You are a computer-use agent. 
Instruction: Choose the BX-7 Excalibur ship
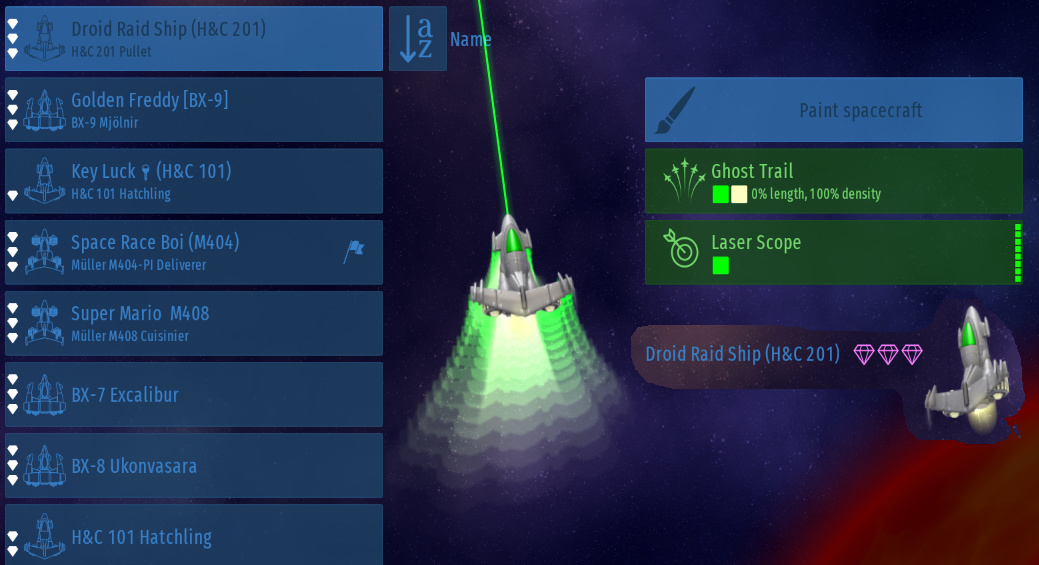pyautogui.click(x=194, y=394)
